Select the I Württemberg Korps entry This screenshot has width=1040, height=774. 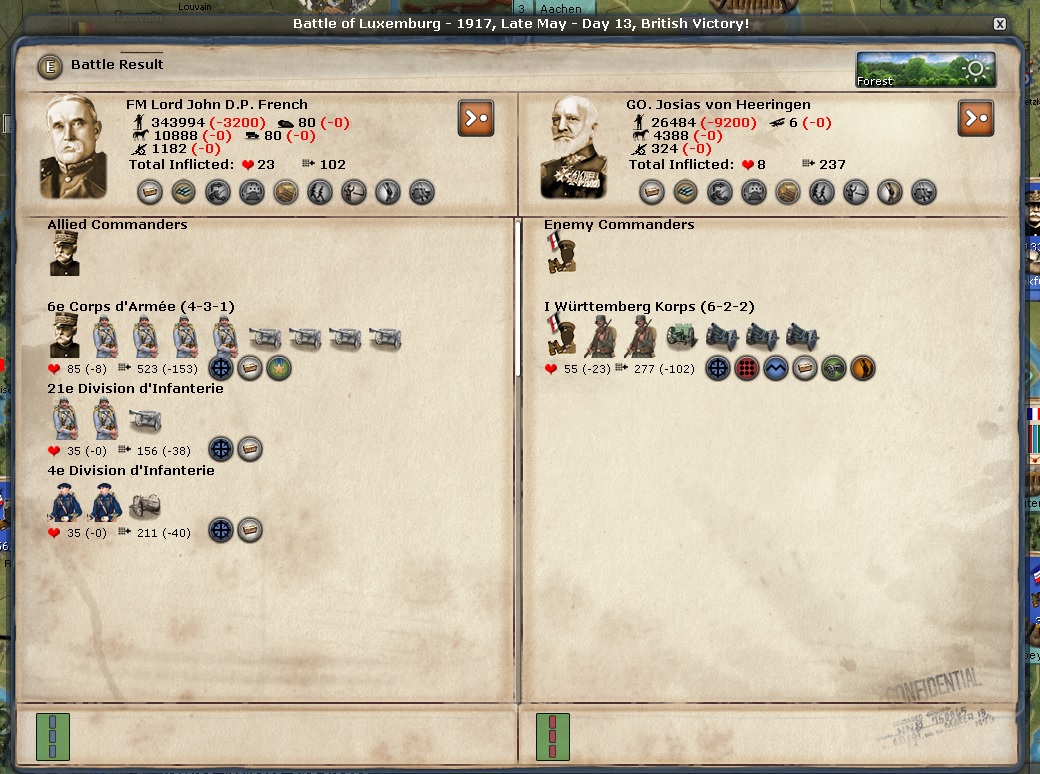coord(649,307)
